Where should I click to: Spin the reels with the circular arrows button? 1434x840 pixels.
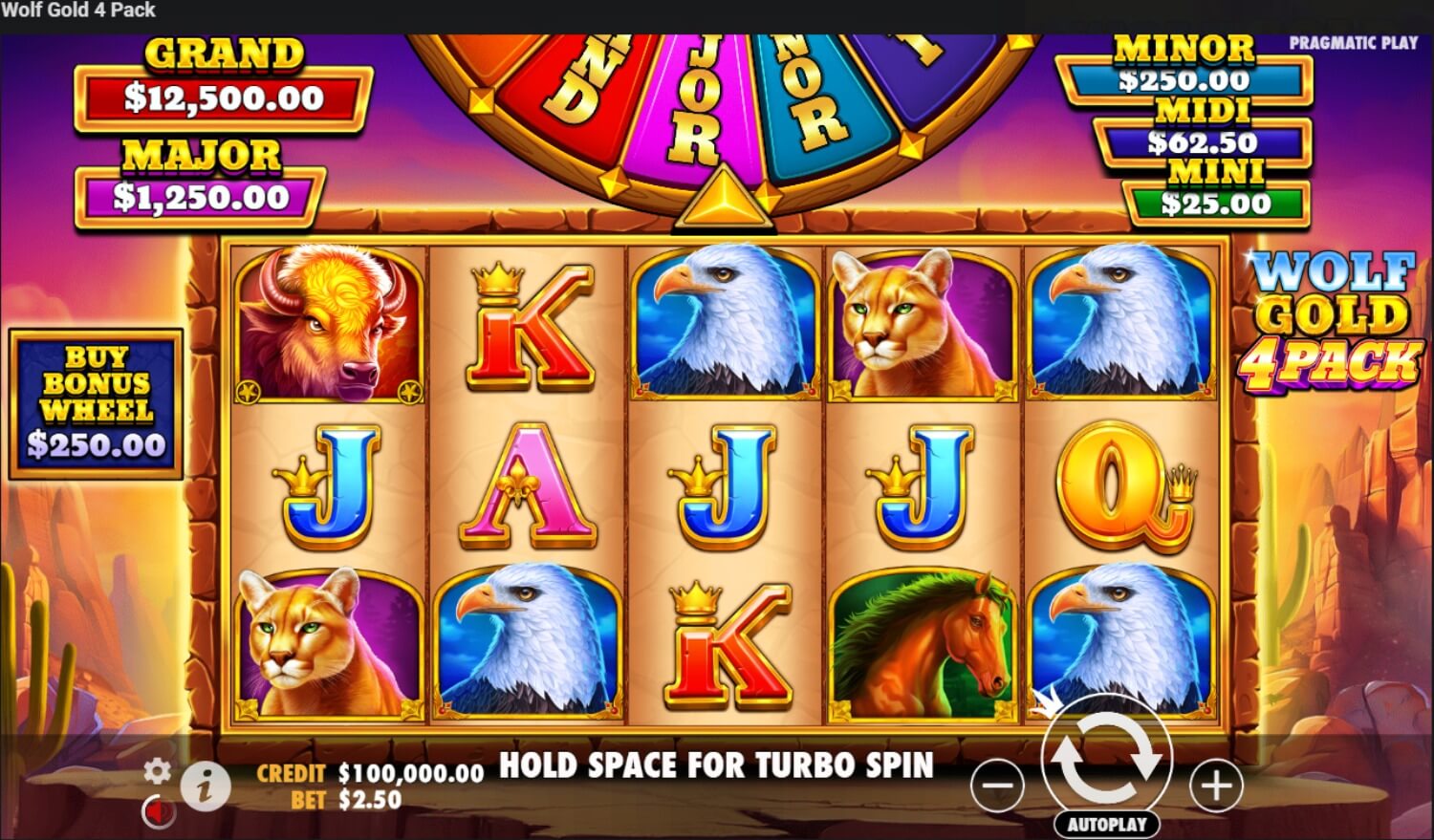tap(1107, 760)
